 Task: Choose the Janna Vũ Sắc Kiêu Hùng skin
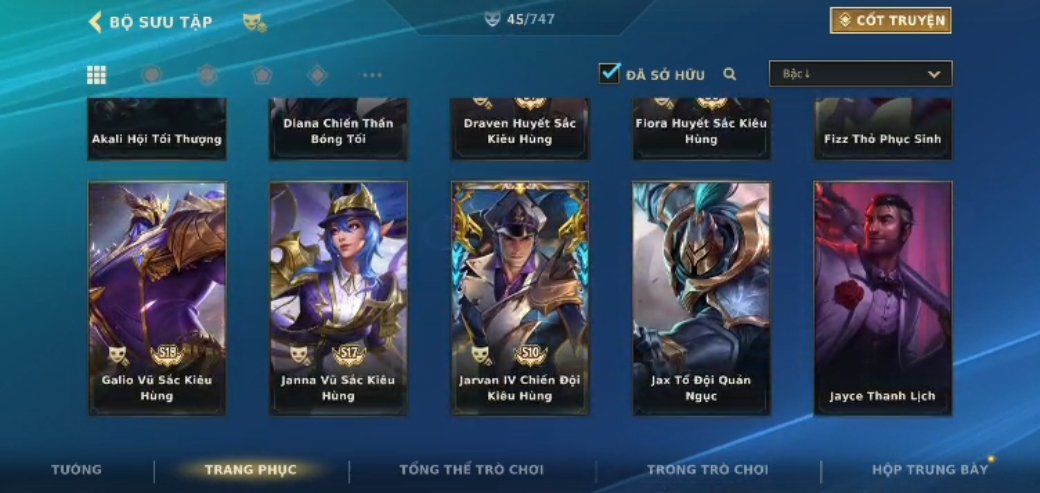[338, 298]
